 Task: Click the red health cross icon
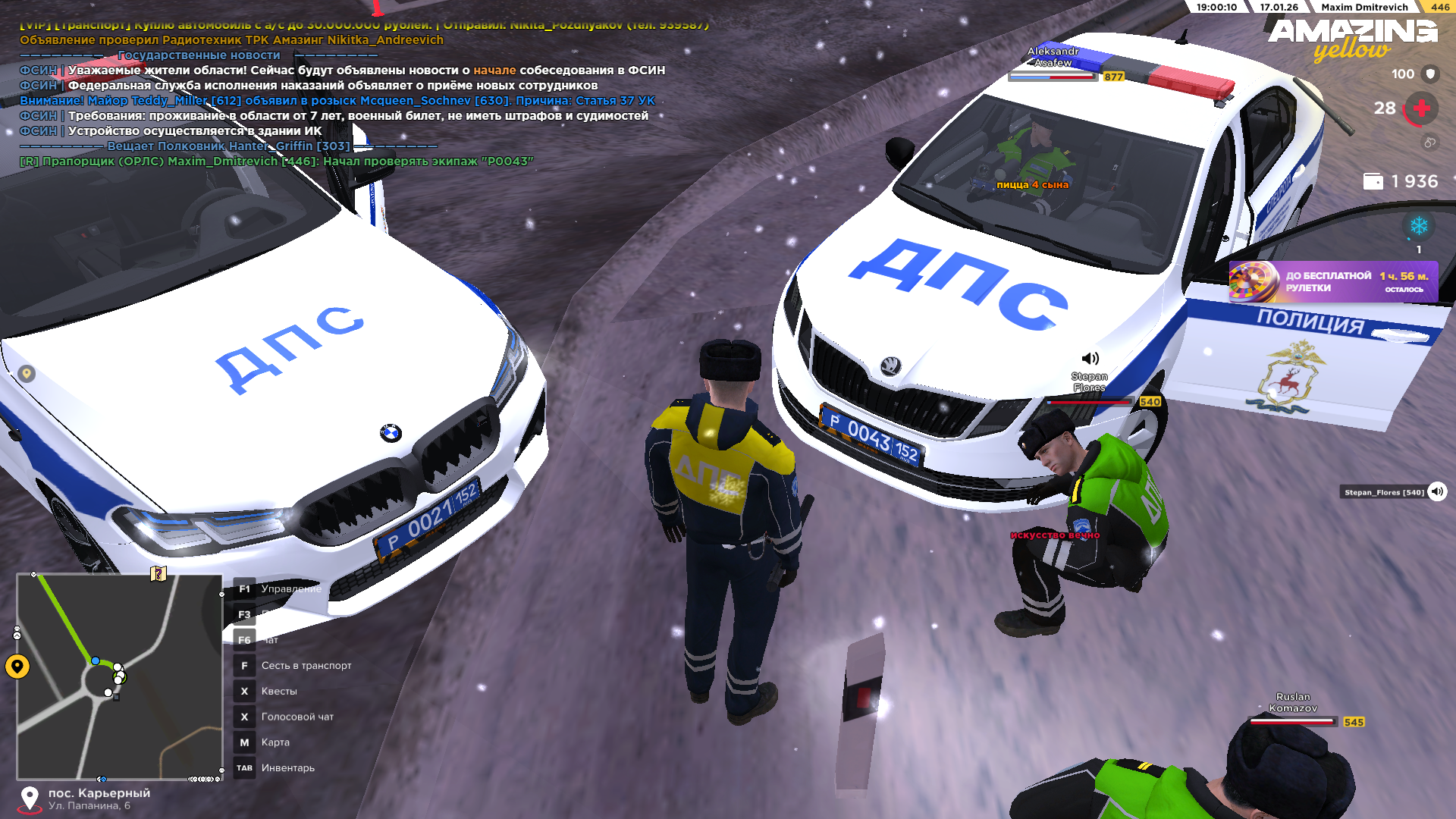[1422, 108]
